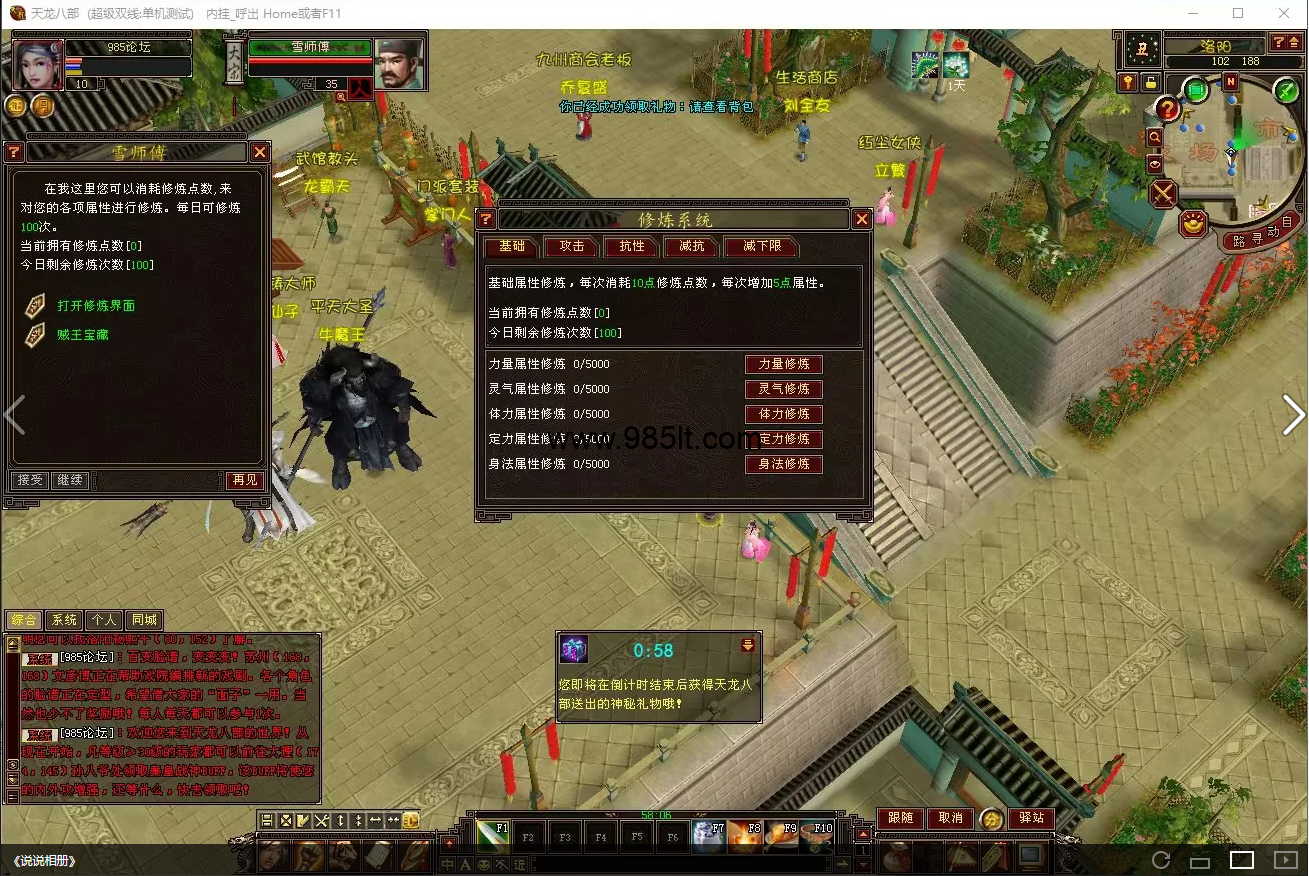The height and width of the screenshot is (876, 1309).
Task: Close the 雪师傅 dialogue panel
Action: click(260, 152)
